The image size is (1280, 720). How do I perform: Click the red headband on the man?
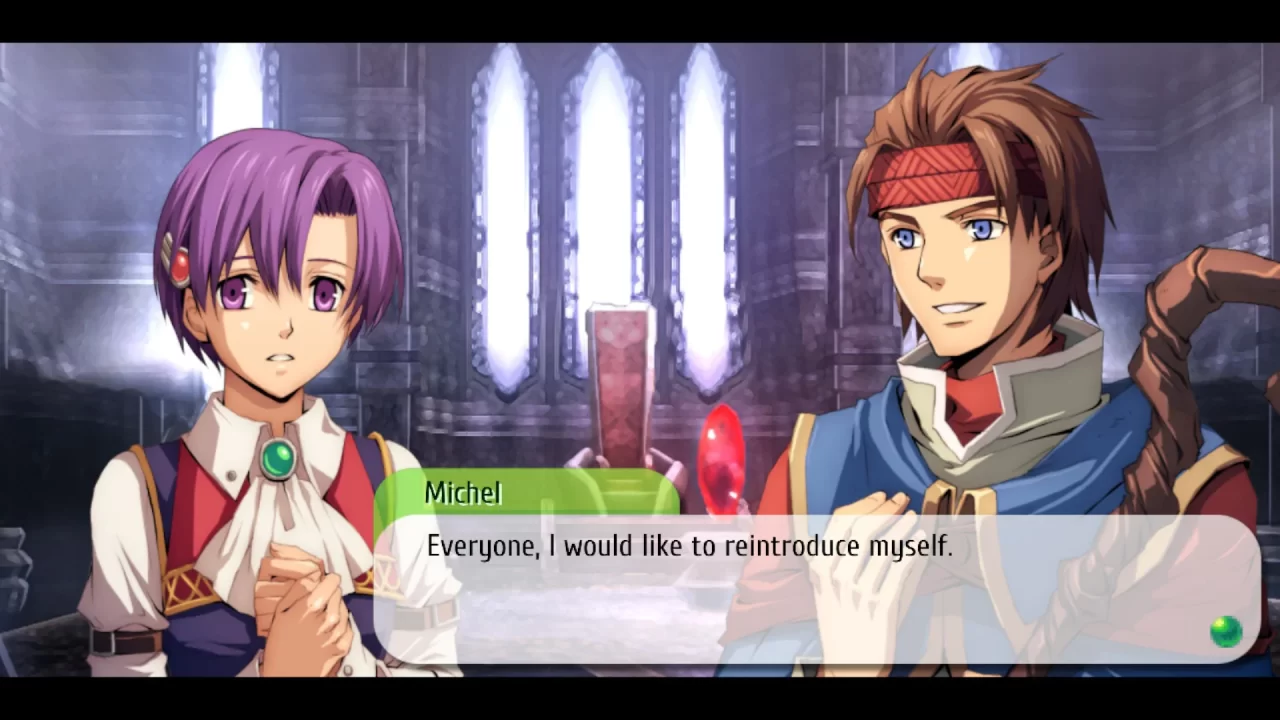[x=925, y=175]
